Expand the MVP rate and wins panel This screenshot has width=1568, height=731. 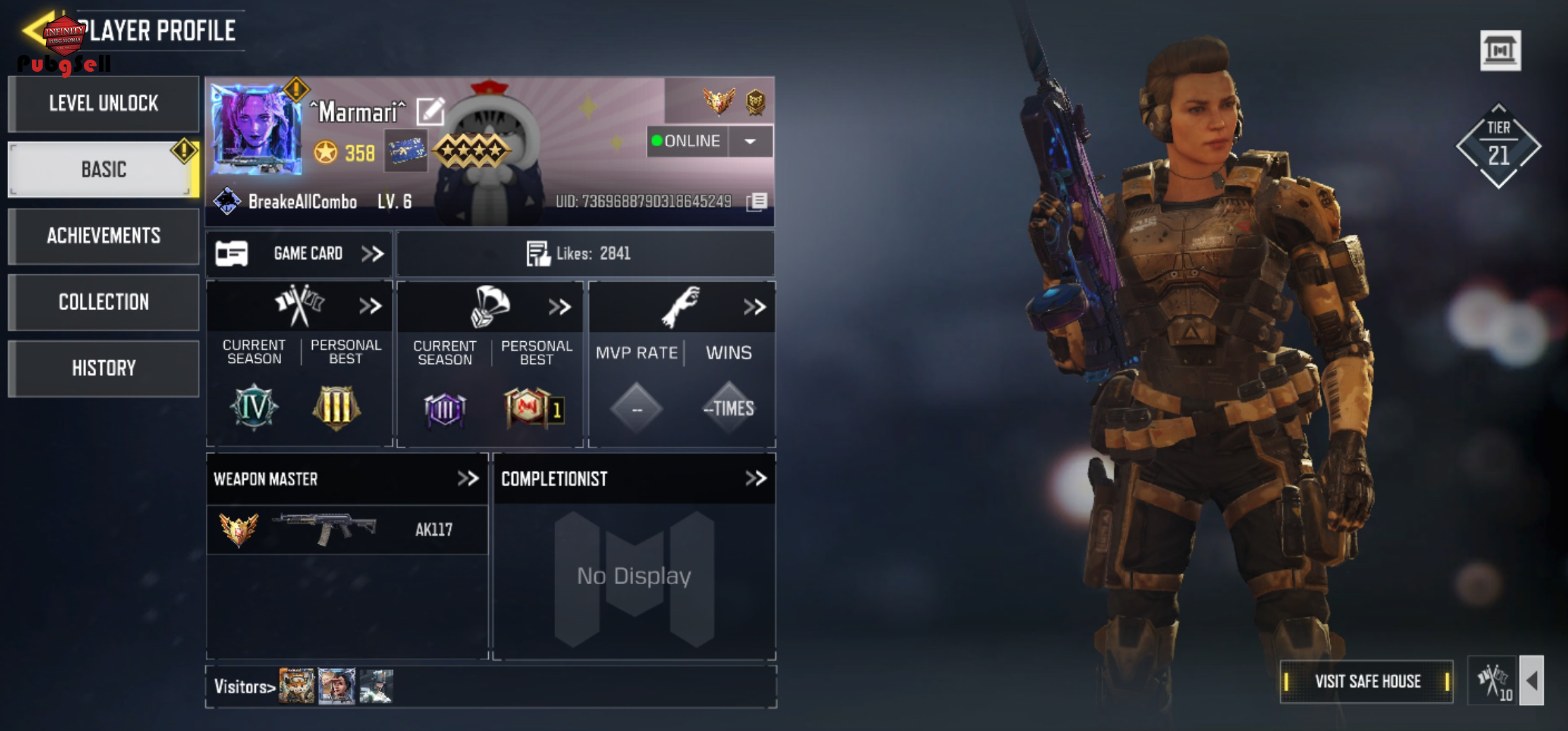754,307
